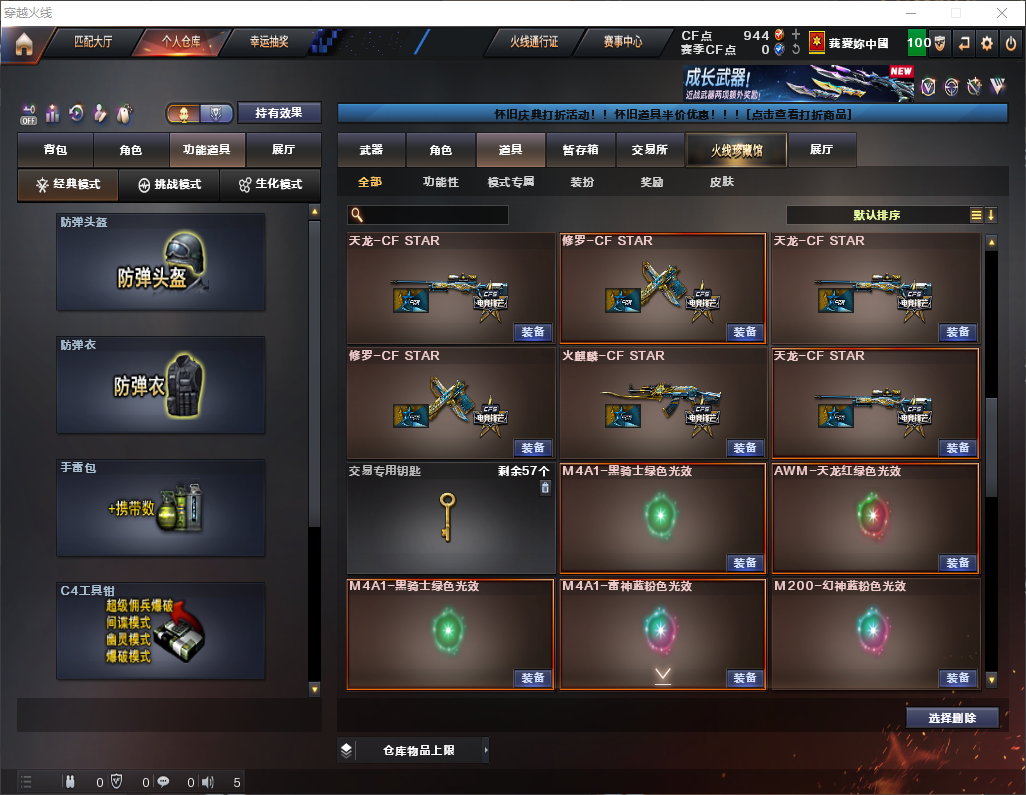This screenshot has width=1026, height=795.
Task: Open the 默认排序 sort dropdown
Action: point(875,215)
